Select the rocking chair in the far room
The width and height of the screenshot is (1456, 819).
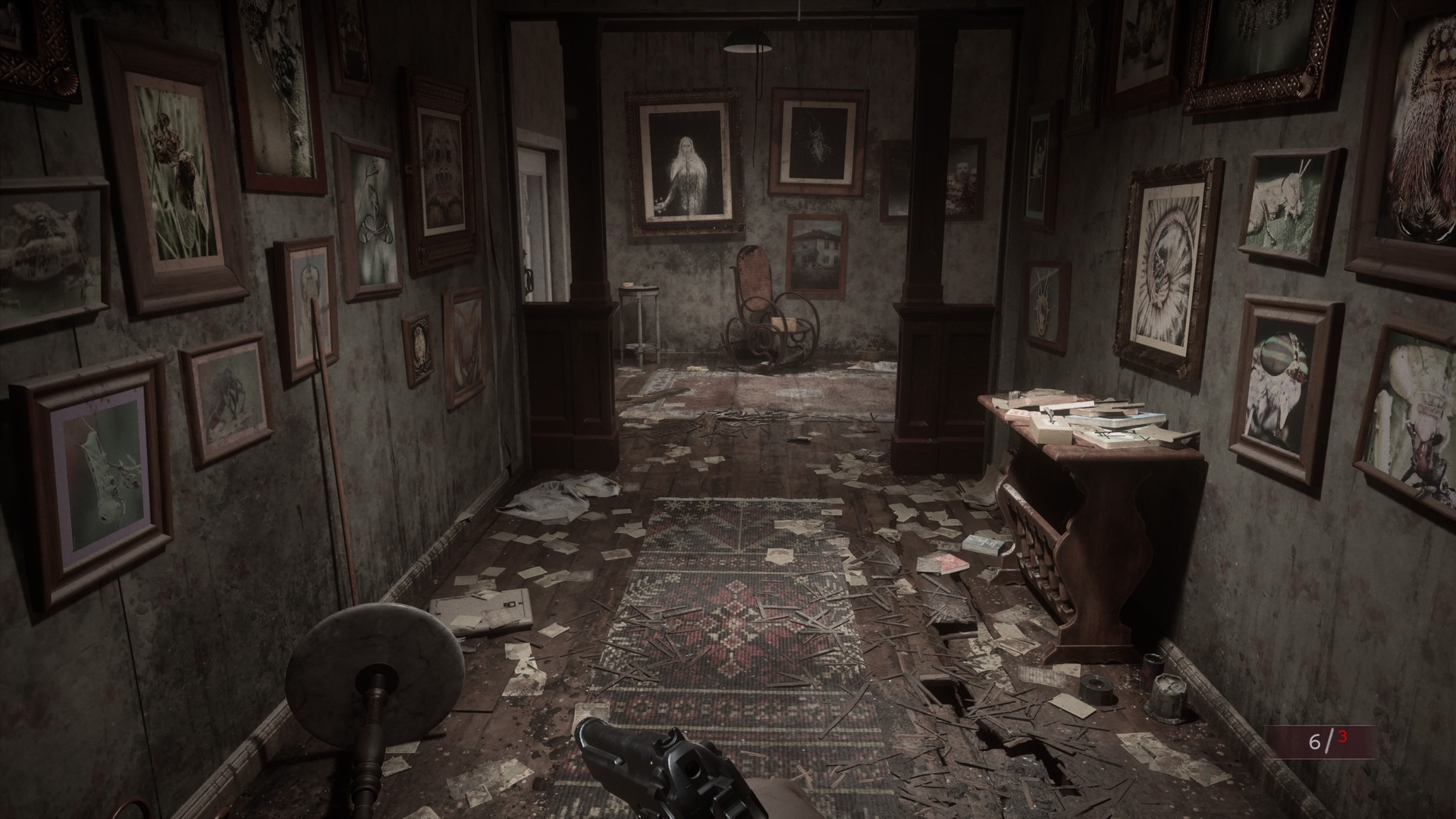[x=766, y=303]
